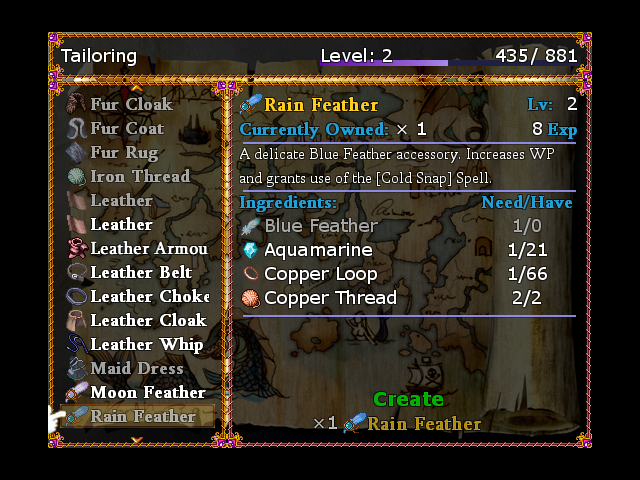Select Fur Cloak in the recipe list
The image size is (640, 480).
pos(131,104)
